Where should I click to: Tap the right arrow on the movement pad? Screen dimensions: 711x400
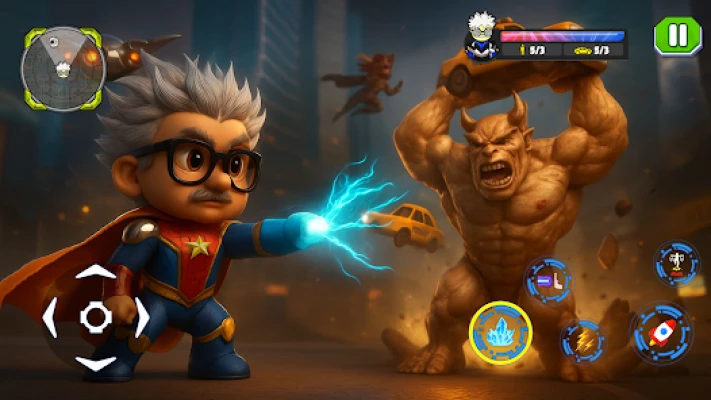point(141,318)
